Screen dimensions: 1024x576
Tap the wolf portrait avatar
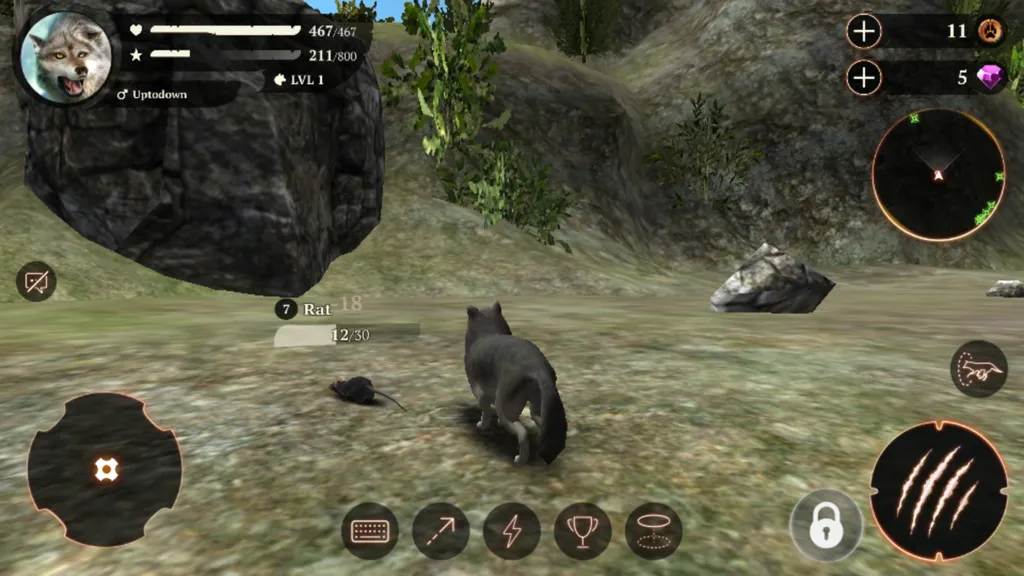click(x=66, y=57)
